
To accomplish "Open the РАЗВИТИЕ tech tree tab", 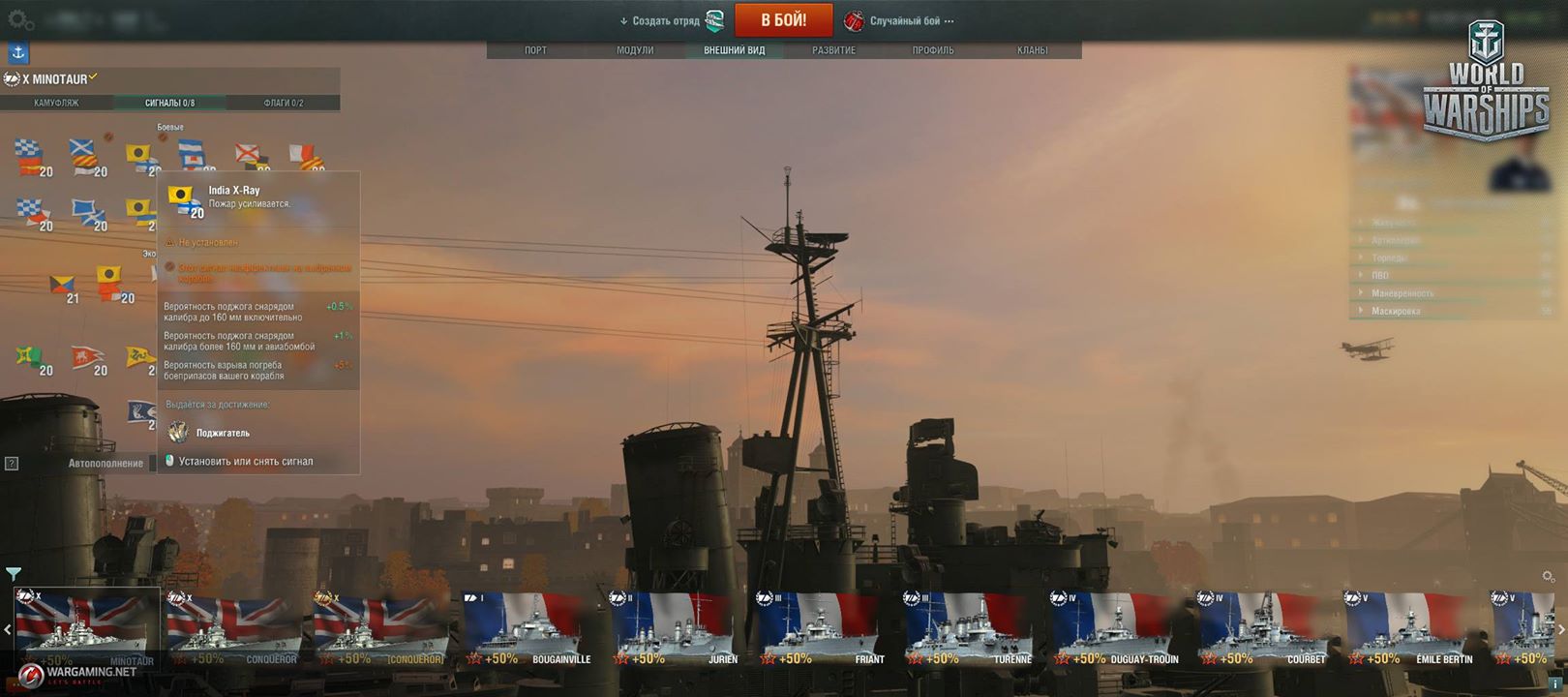I will pyautogui.click(x=833, y=50).
